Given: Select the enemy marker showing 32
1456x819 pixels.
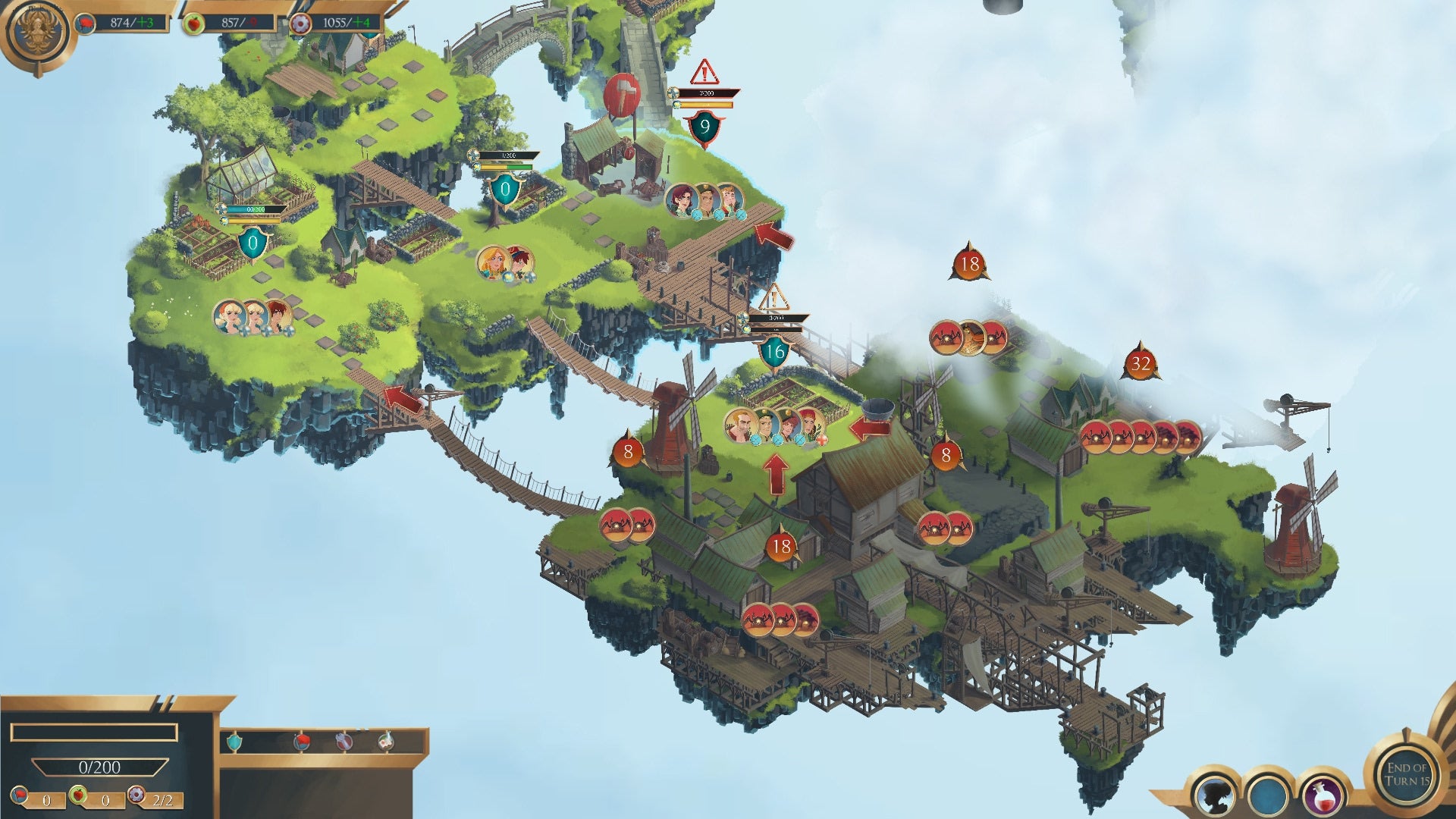Looking at the screenshot, I should tap(1141, 364).
